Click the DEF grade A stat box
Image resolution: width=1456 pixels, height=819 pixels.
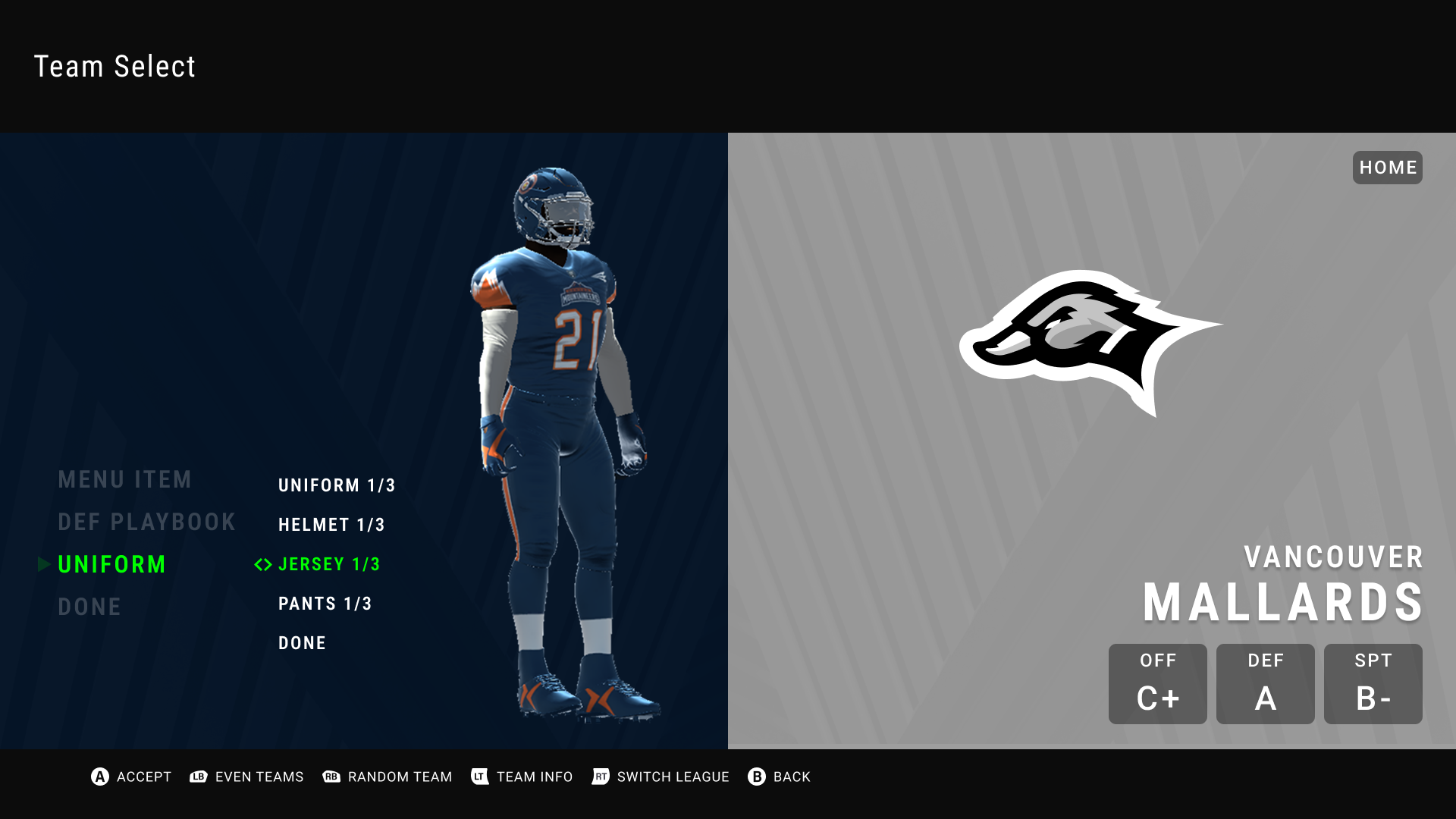[x=1265, y=683]
